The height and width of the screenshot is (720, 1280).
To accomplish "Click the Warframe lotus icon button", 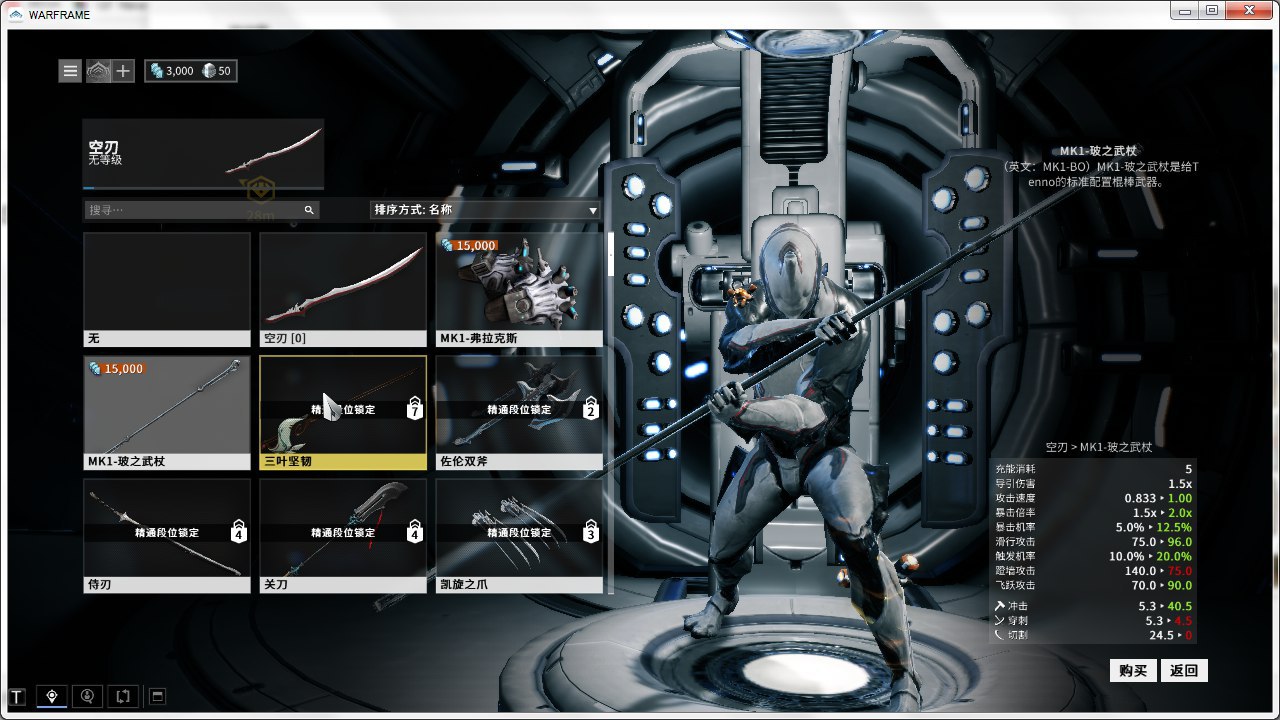I will point(98,71).
